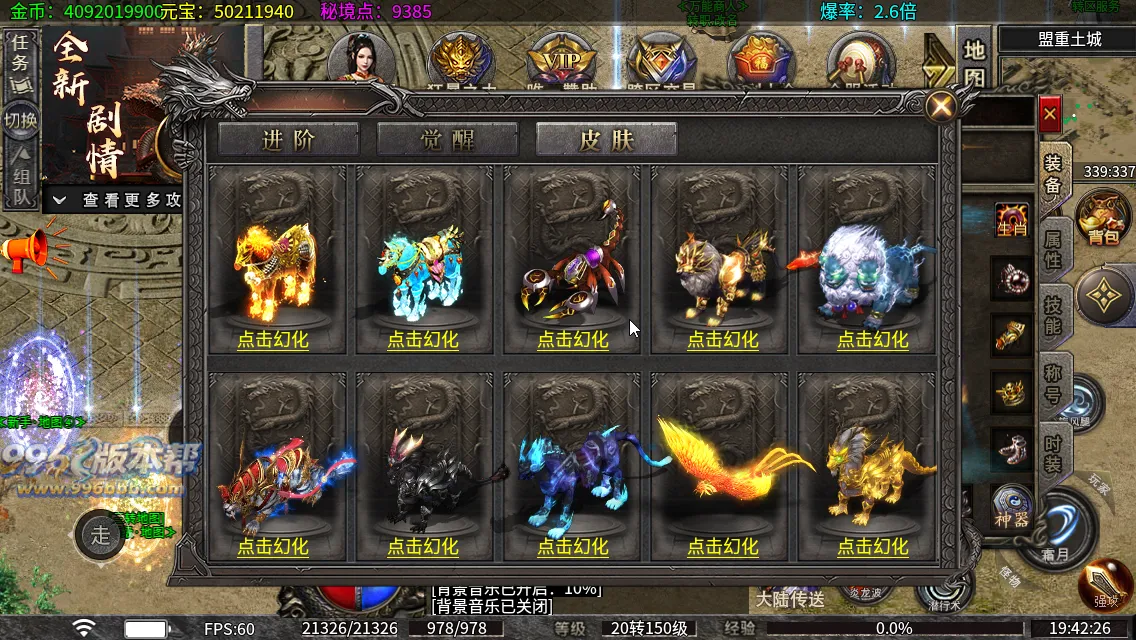Show the 技能 side tab
The height and width of the screenshot is (640, 1136).
tap(1053, 313)
